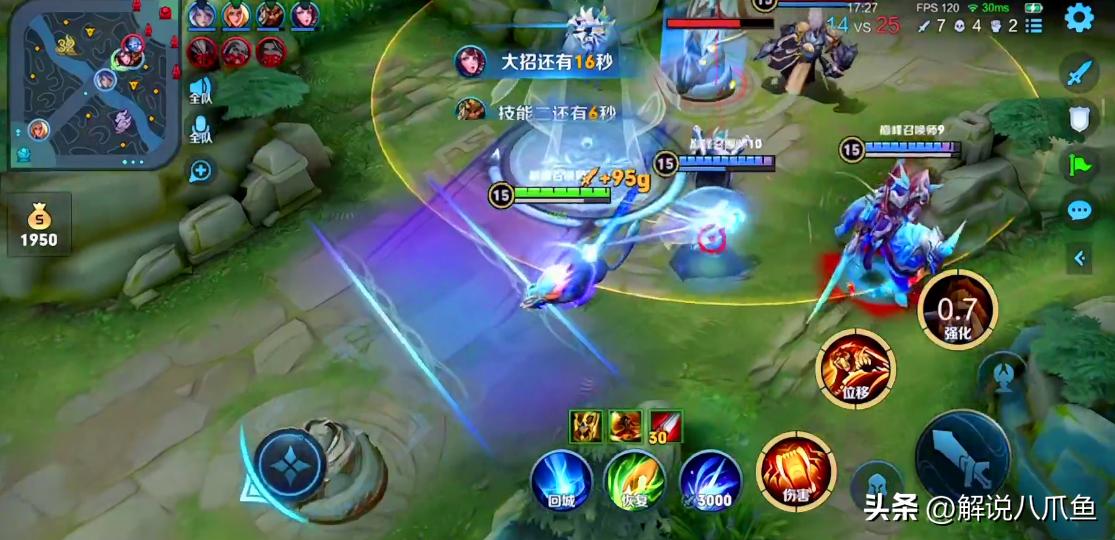The height and width of the screenshot is (540, 1115).
Task: Activate the 强化 enhance ability
Action: point(957,309)
